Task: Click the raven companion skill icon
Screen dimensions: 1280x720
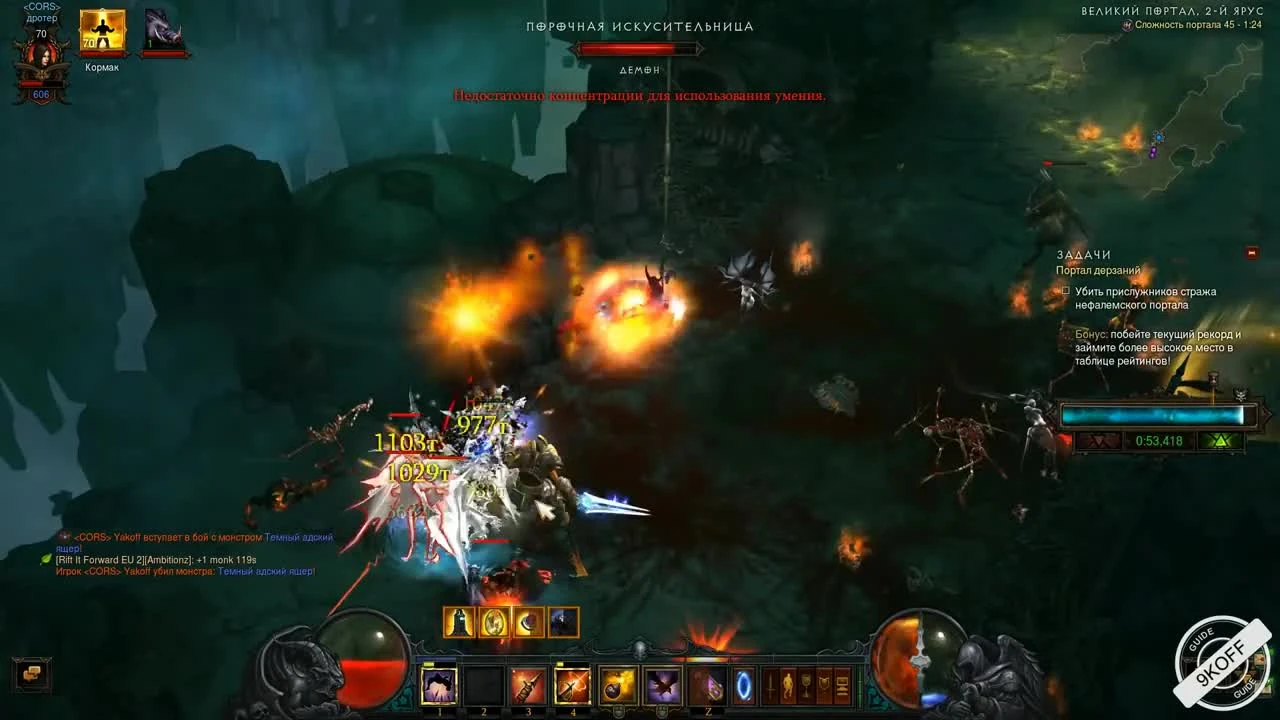Action: click(663, 686)
